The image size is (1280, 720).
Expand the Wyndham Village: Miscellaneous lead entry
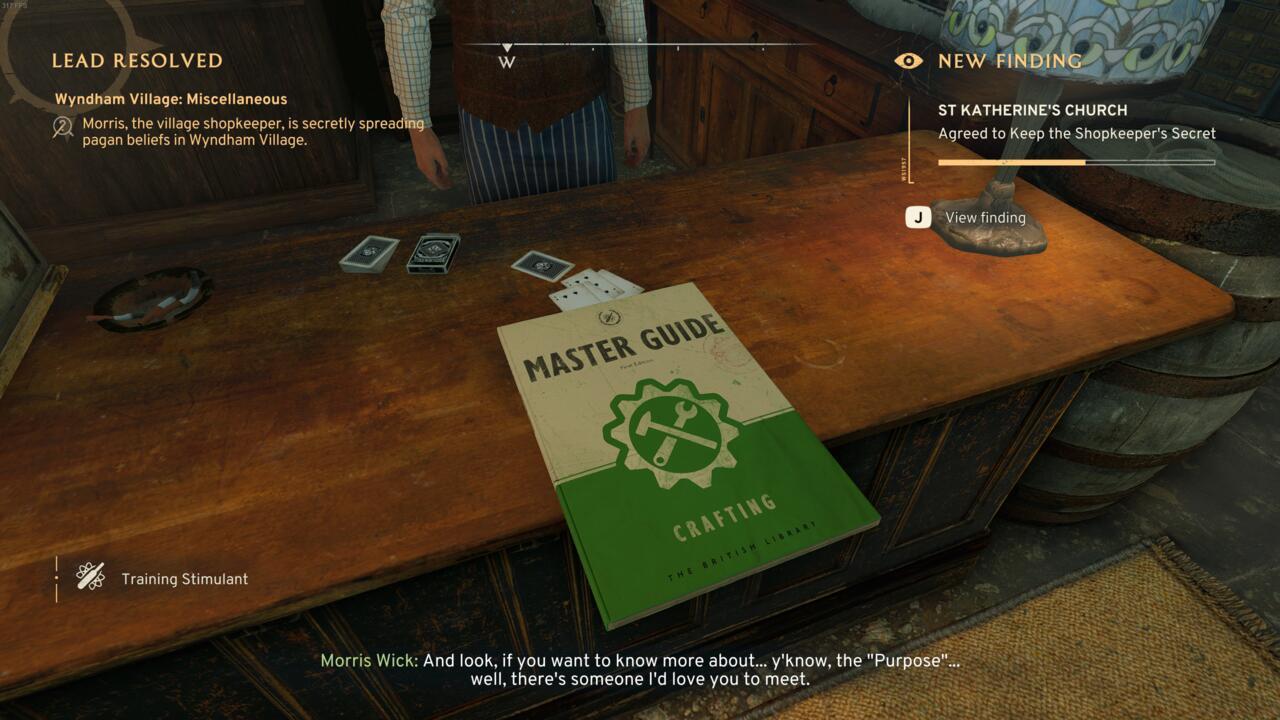coord(173,99)
